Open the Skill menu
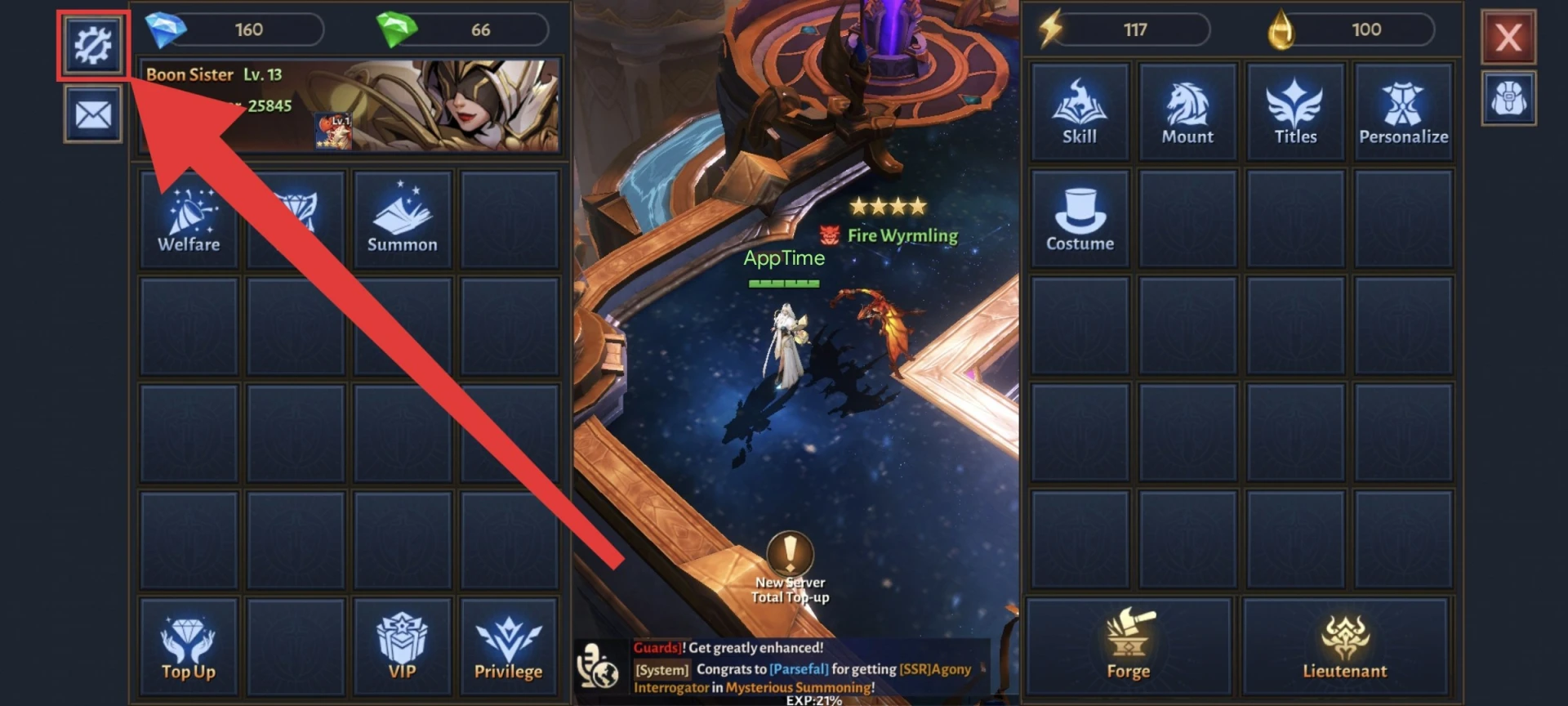Screen dimensions: 1568x706 click(x=1079, y=112)
